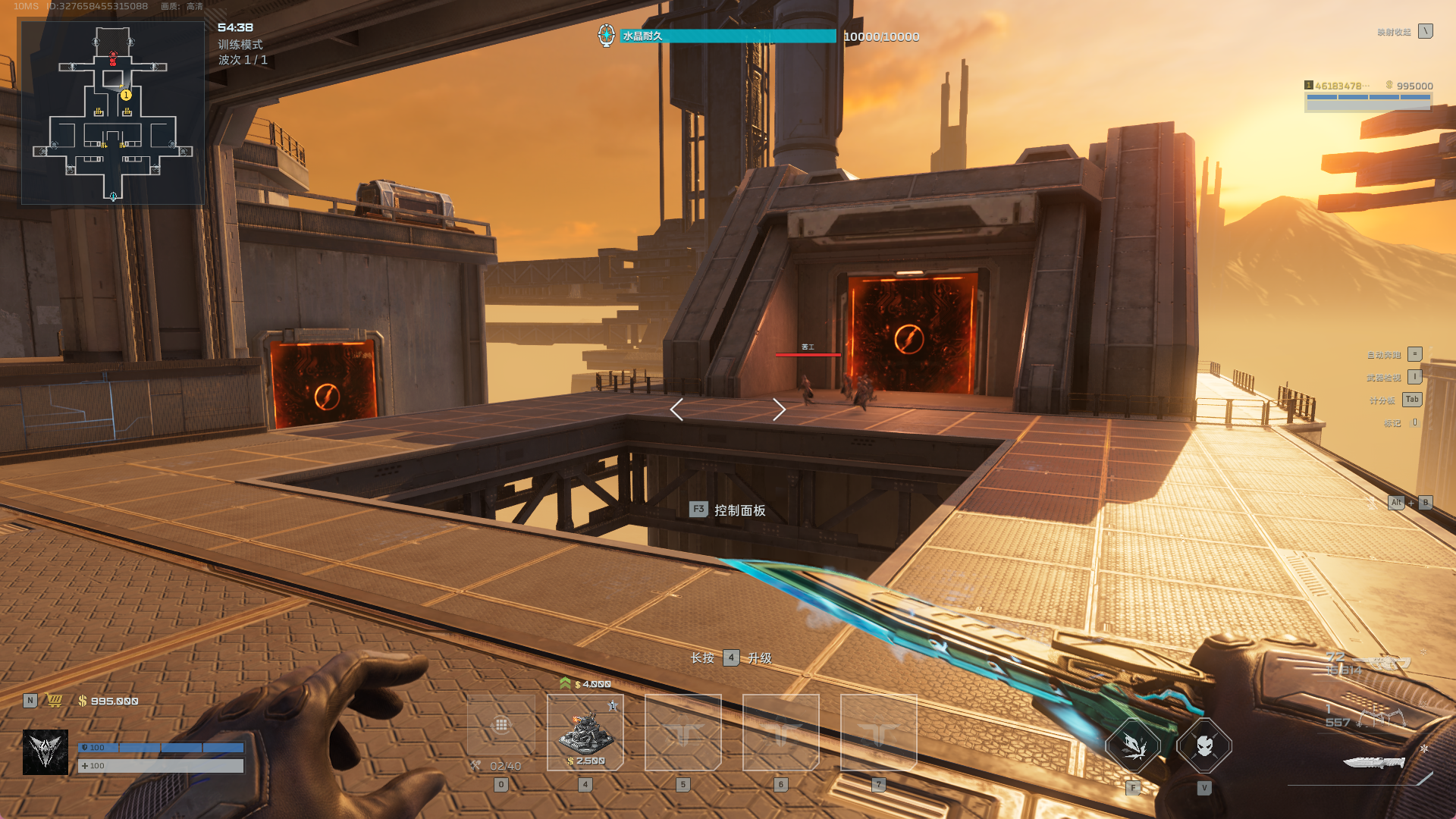Select the turret build slot costing $2,500
Screen dimensions: 1456x819
point(585,733)
